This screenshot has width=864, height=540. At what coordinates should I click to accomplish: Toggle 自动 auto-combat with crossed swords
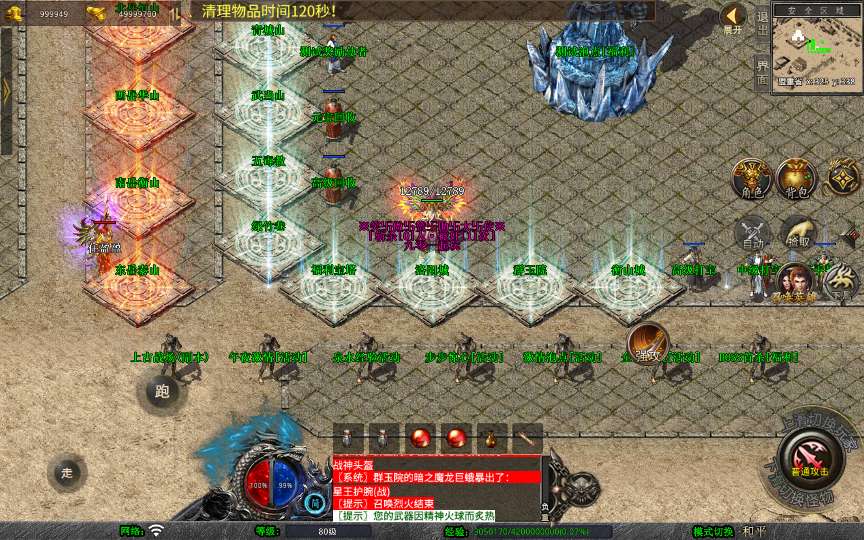(x=752, y=234)
